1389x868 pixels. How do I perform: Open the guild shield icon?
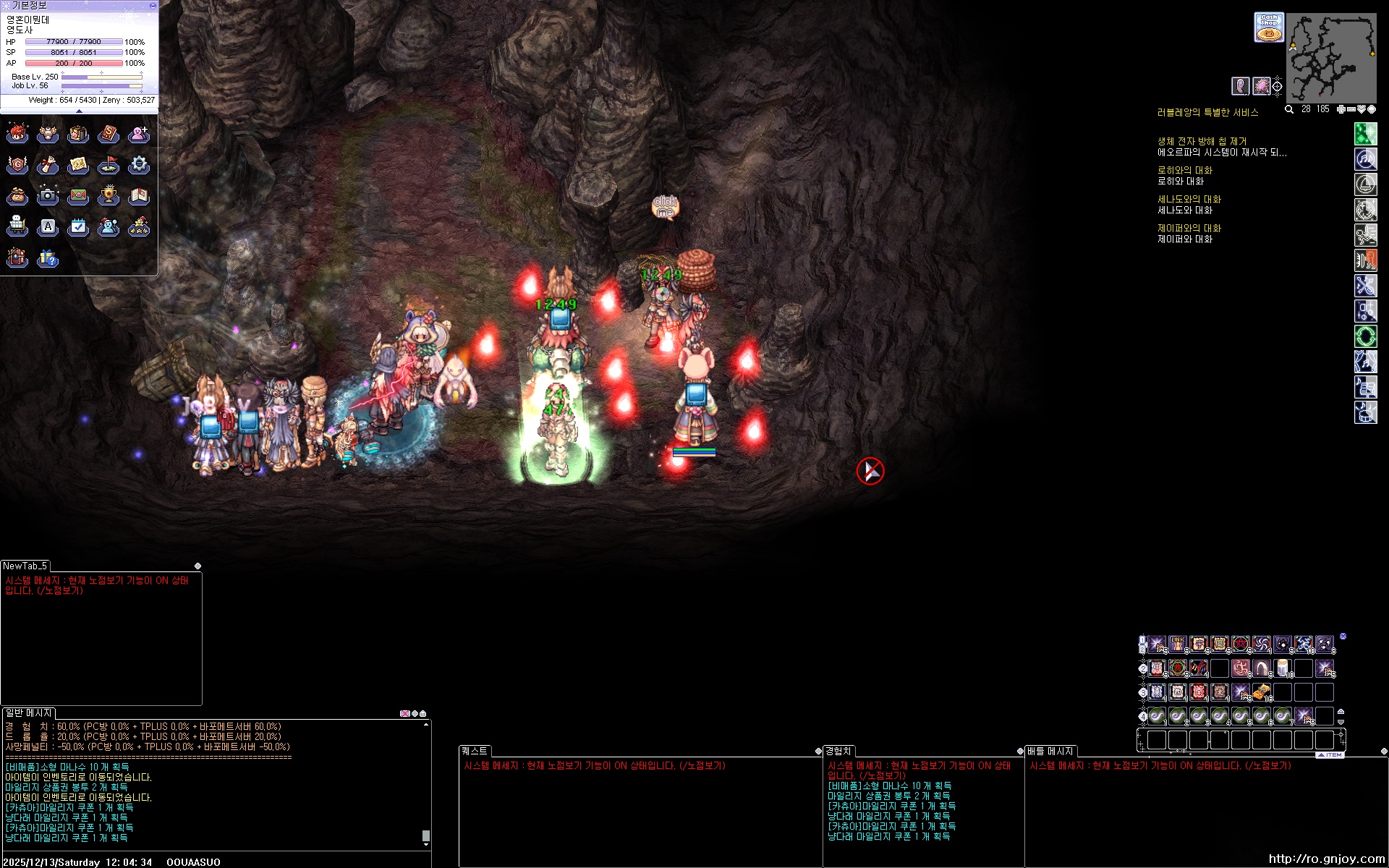point(17,165)
